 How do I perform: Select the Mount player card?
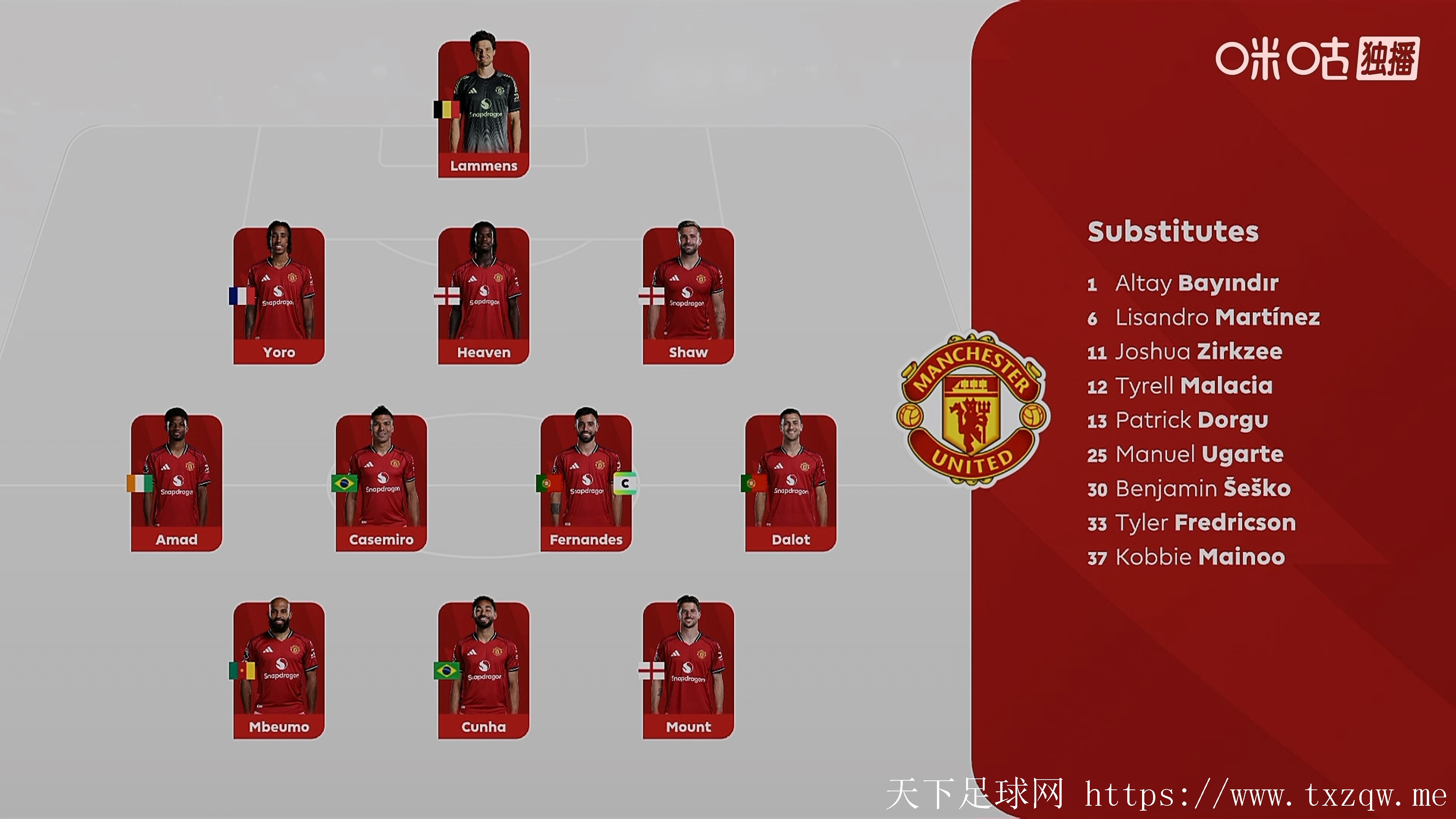pyautogui.click(x=688, y=670)
